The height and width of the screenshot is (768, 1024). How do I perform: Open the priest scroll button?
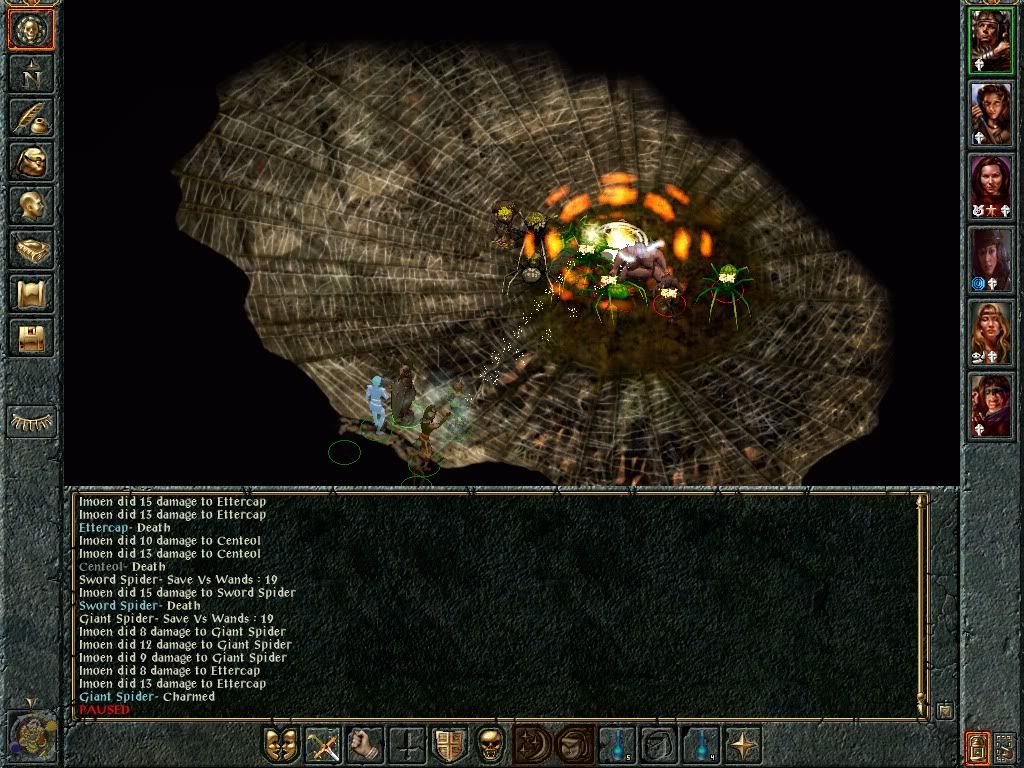[x=31, y=293]
